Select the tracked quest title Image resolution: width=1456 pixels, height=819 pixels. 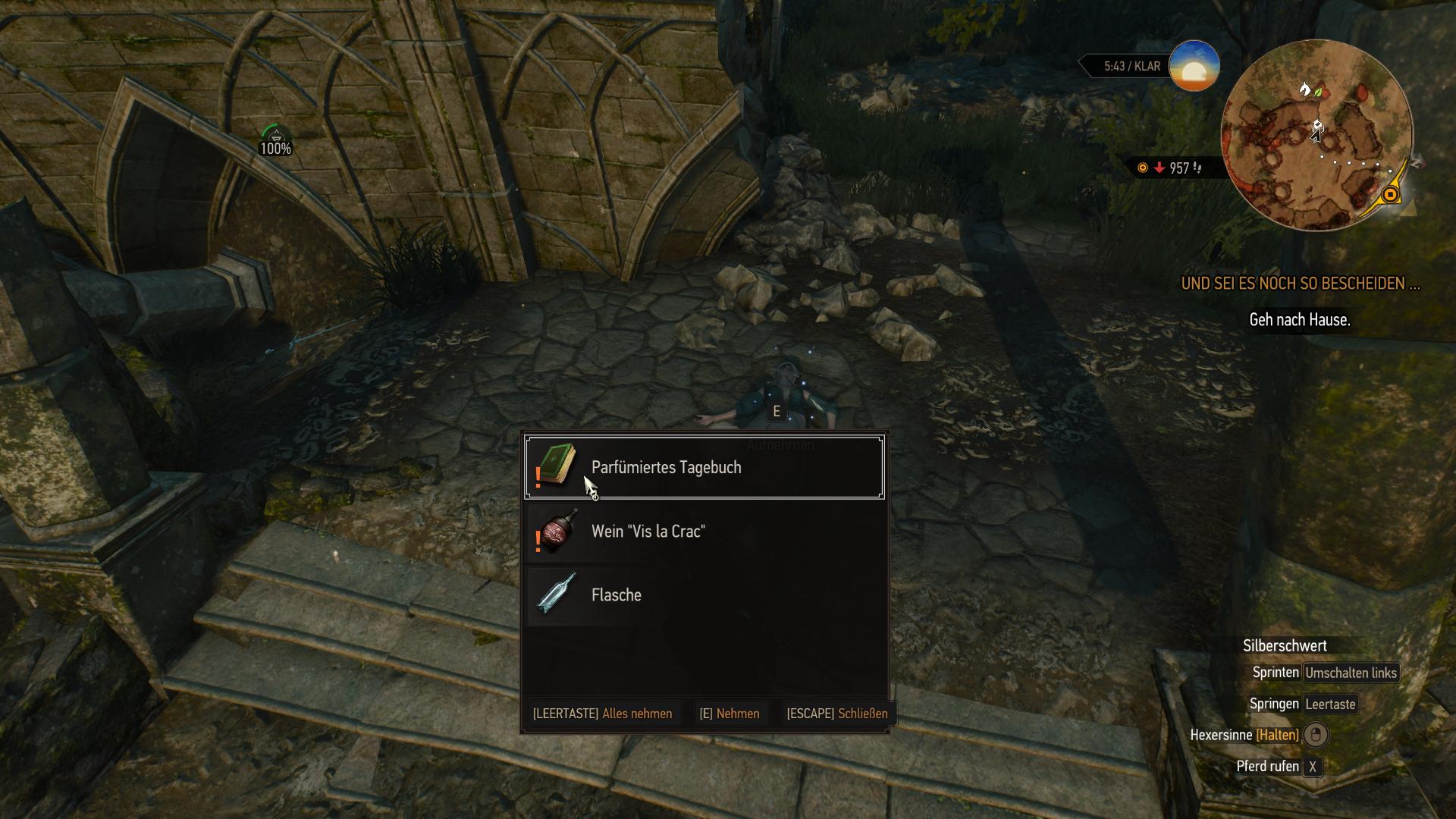(x=1300, y=284)
